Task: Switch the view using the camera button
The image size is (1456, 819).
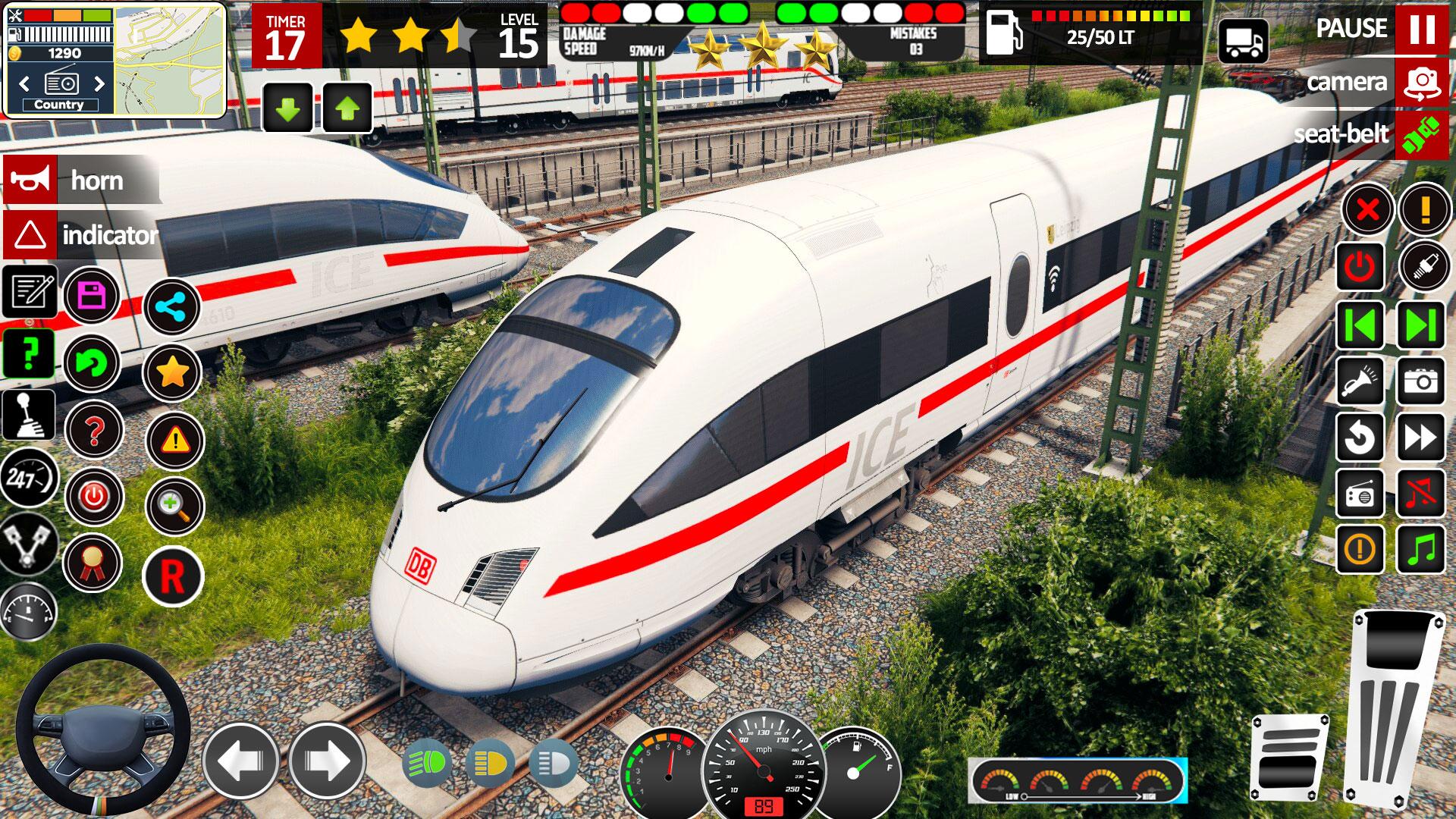Action: (x=1421, y=82)
